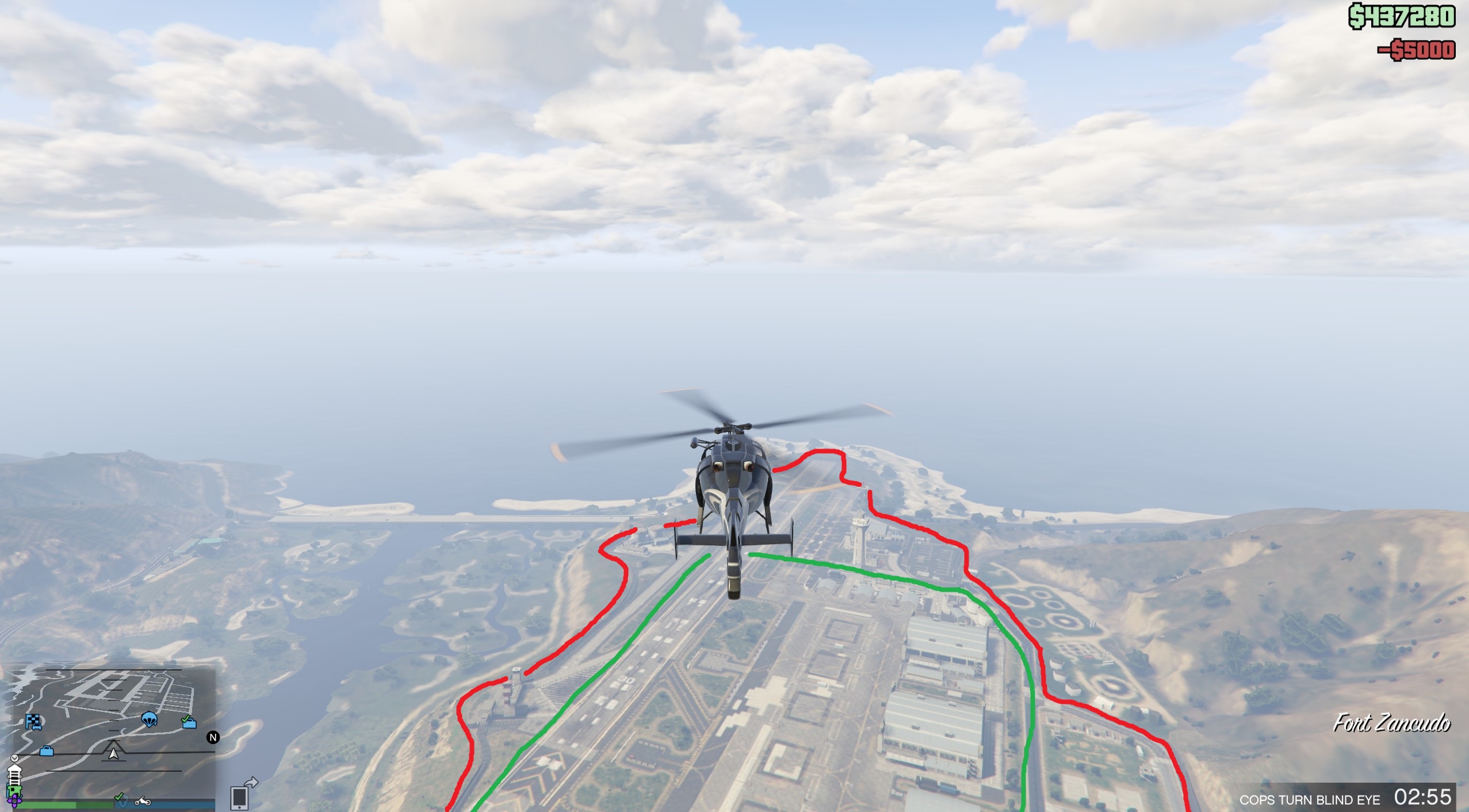Screen dimensions: 1469x812
Task: Select the checked briefcase mission blip
Action: 189,724
